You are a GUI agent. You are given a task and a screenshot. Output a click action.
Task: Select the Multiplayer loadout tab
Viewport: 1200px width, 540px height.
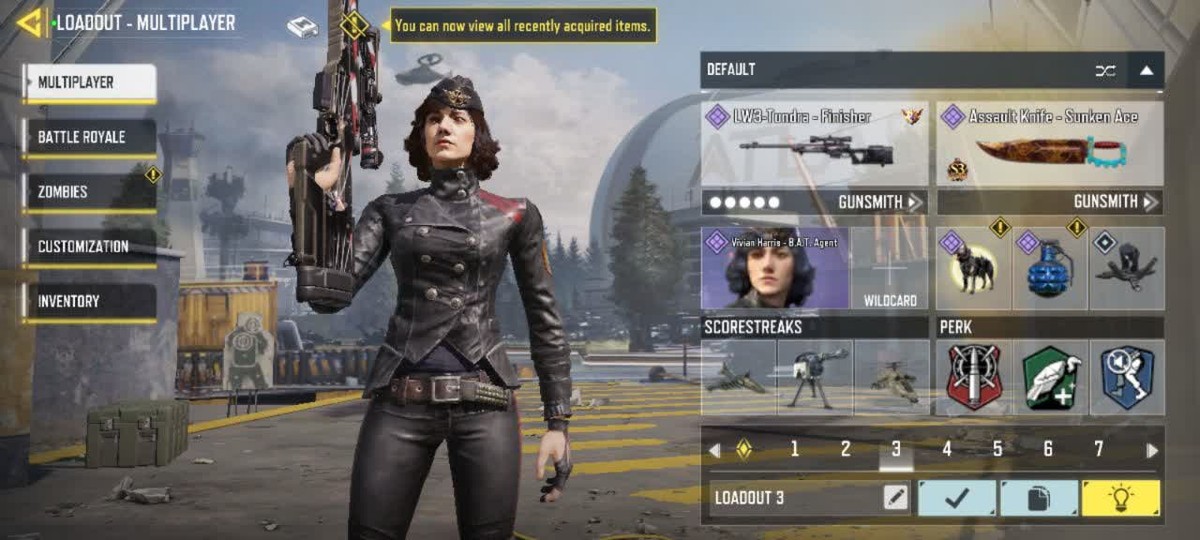click(90, 83)
